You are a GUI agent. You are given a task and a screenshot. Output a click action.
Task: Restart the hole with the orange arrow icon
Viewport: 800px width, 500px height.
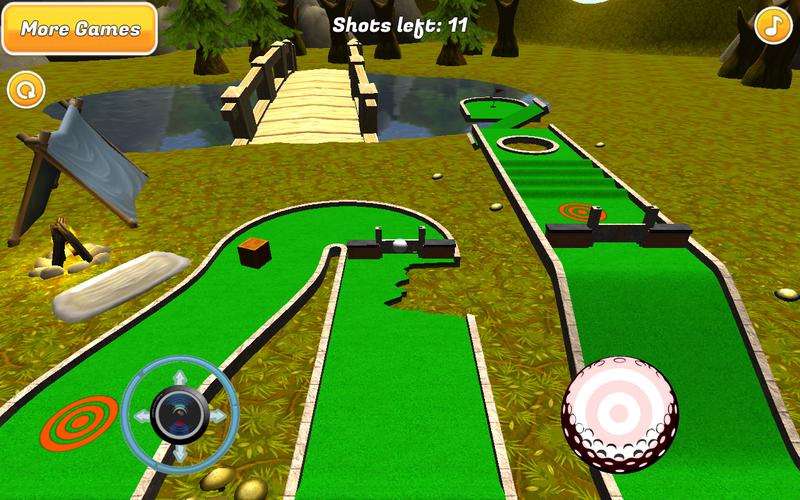coord(26,90)
